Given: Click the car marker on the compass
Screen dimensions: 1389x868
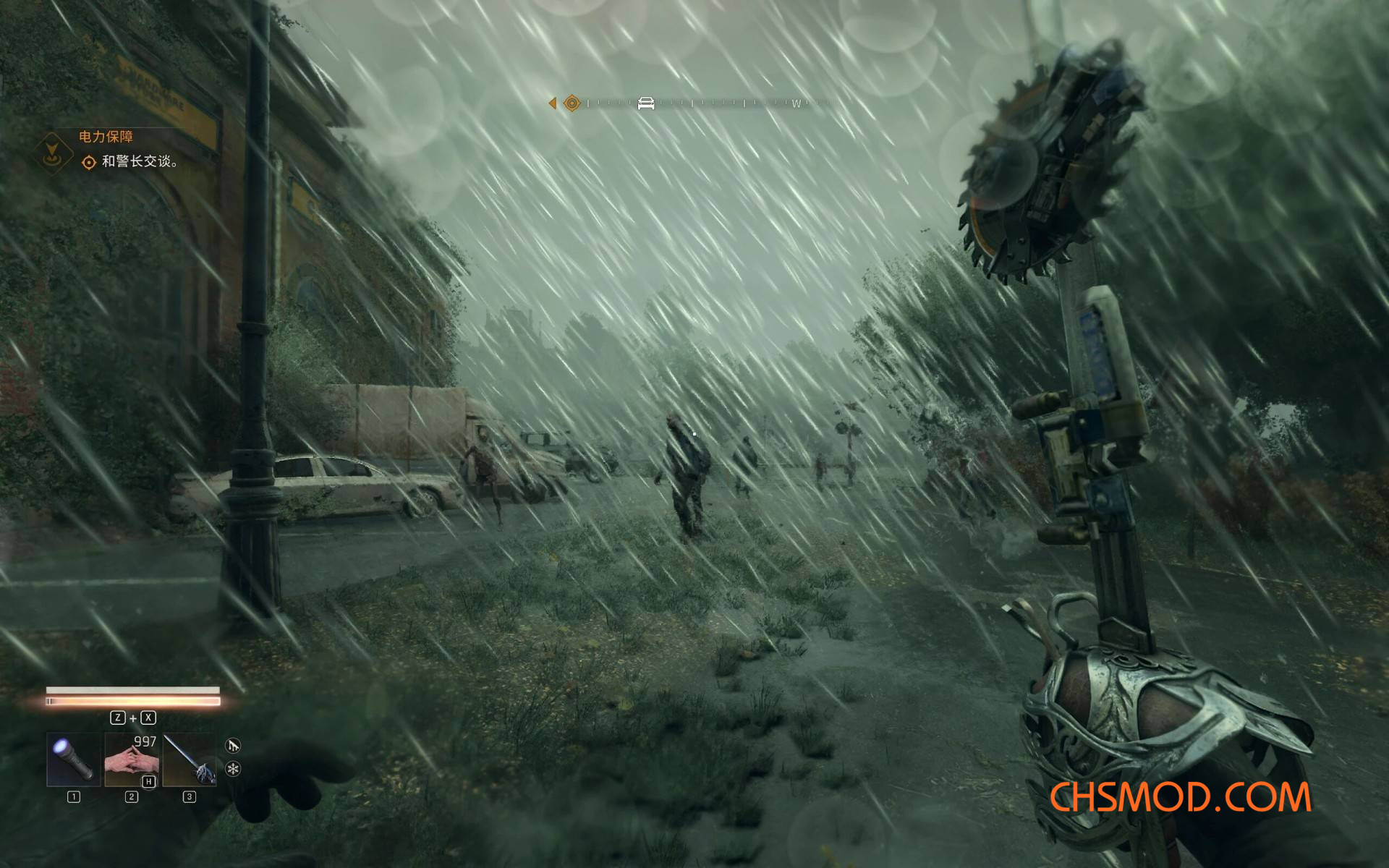Looking at the screenshot, I should (x=646, y=103).
